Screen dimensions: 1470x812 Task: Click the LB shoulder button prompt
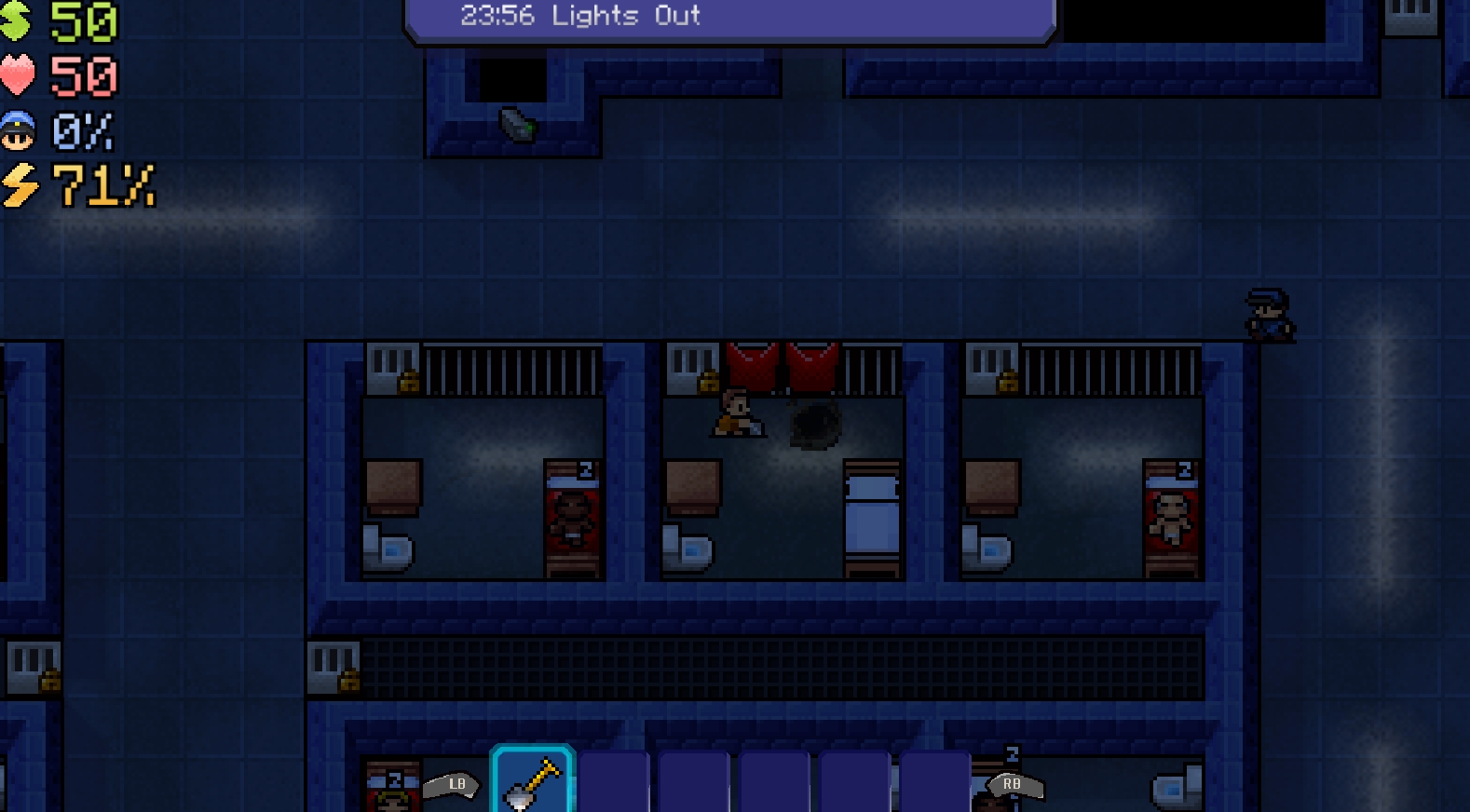[x=454, y=785]
